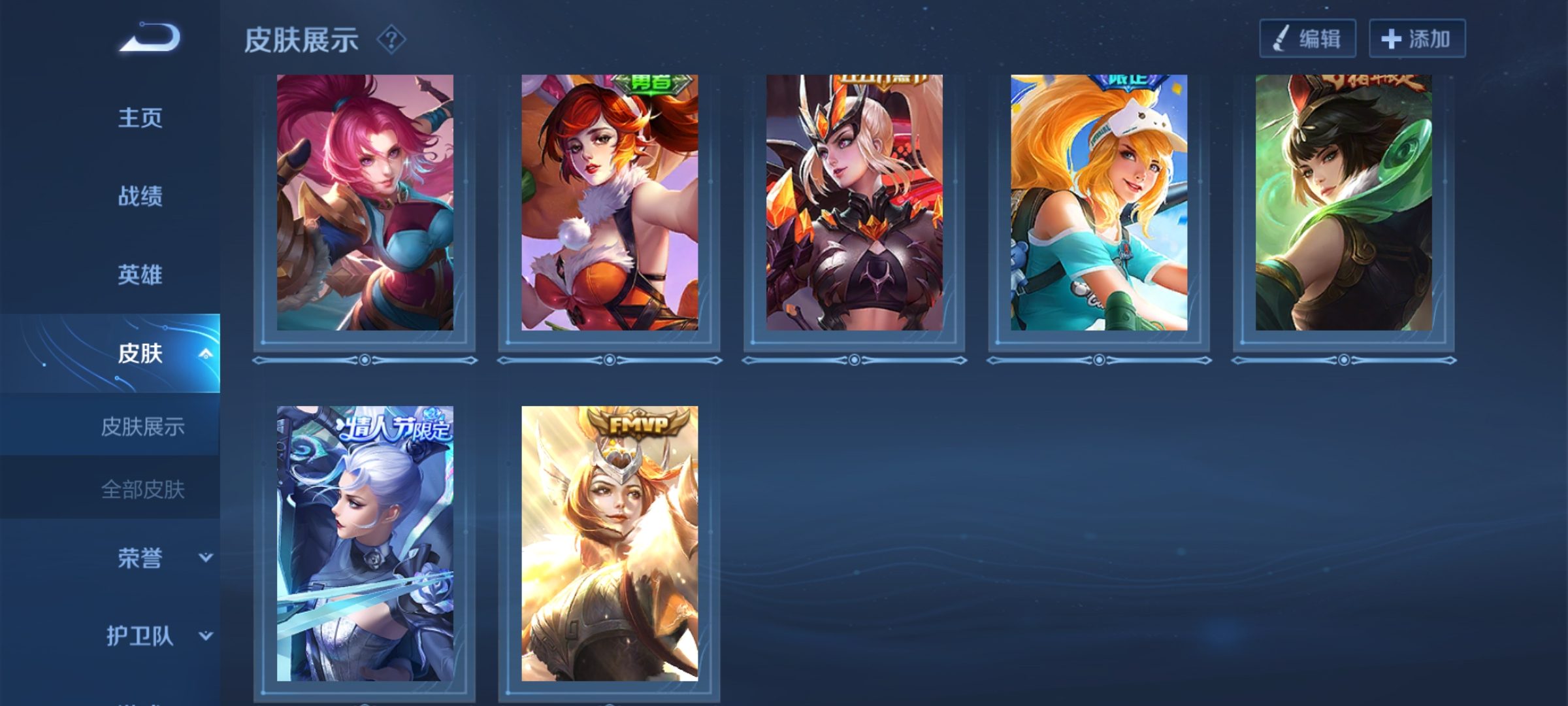The image size is (1568, 706).
Task: Show the 全部皮肤 all skins list
Action: click(142, 489)
